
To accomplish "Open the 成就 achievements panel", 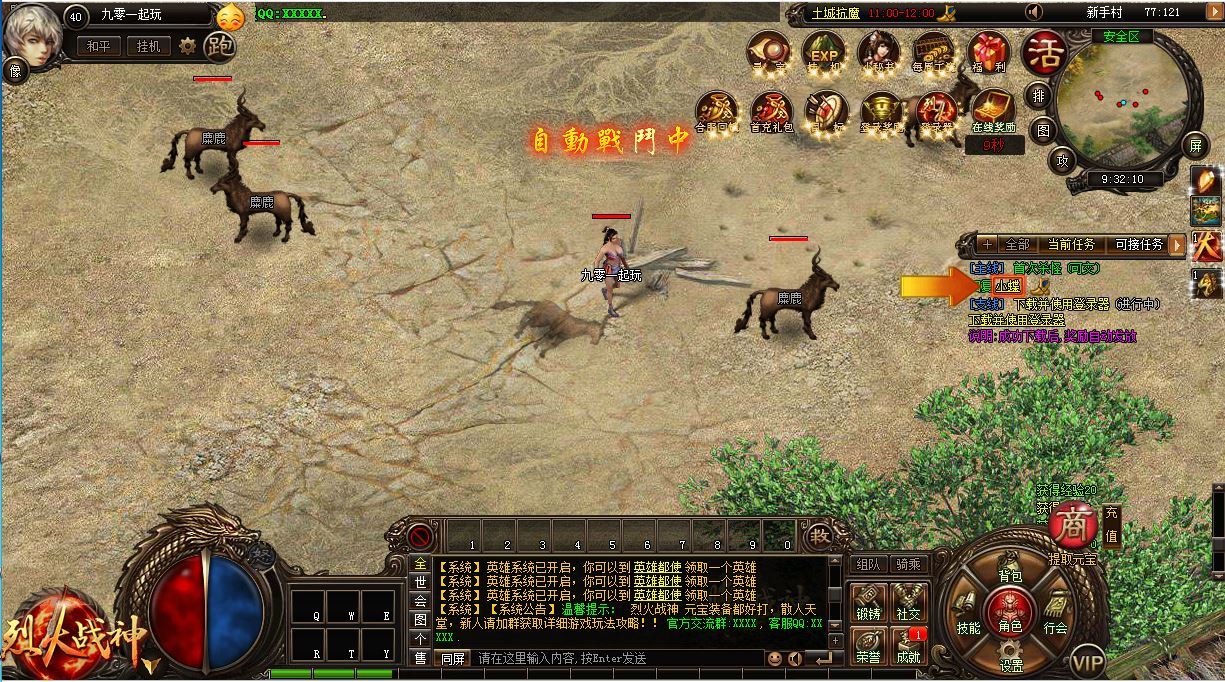I will pos(908,645).
